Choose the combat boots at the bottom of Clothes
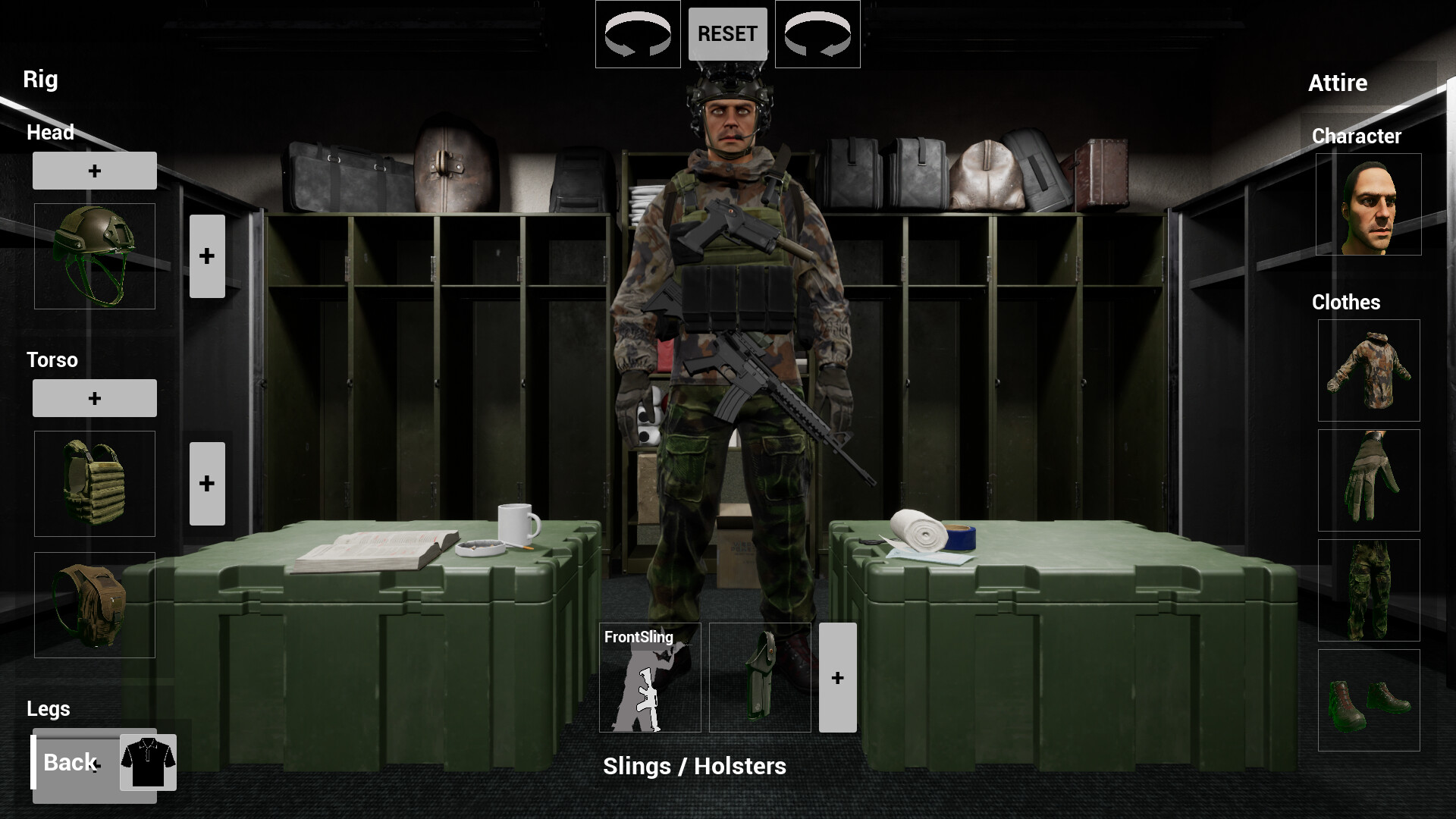 [x=1368, y=701]
